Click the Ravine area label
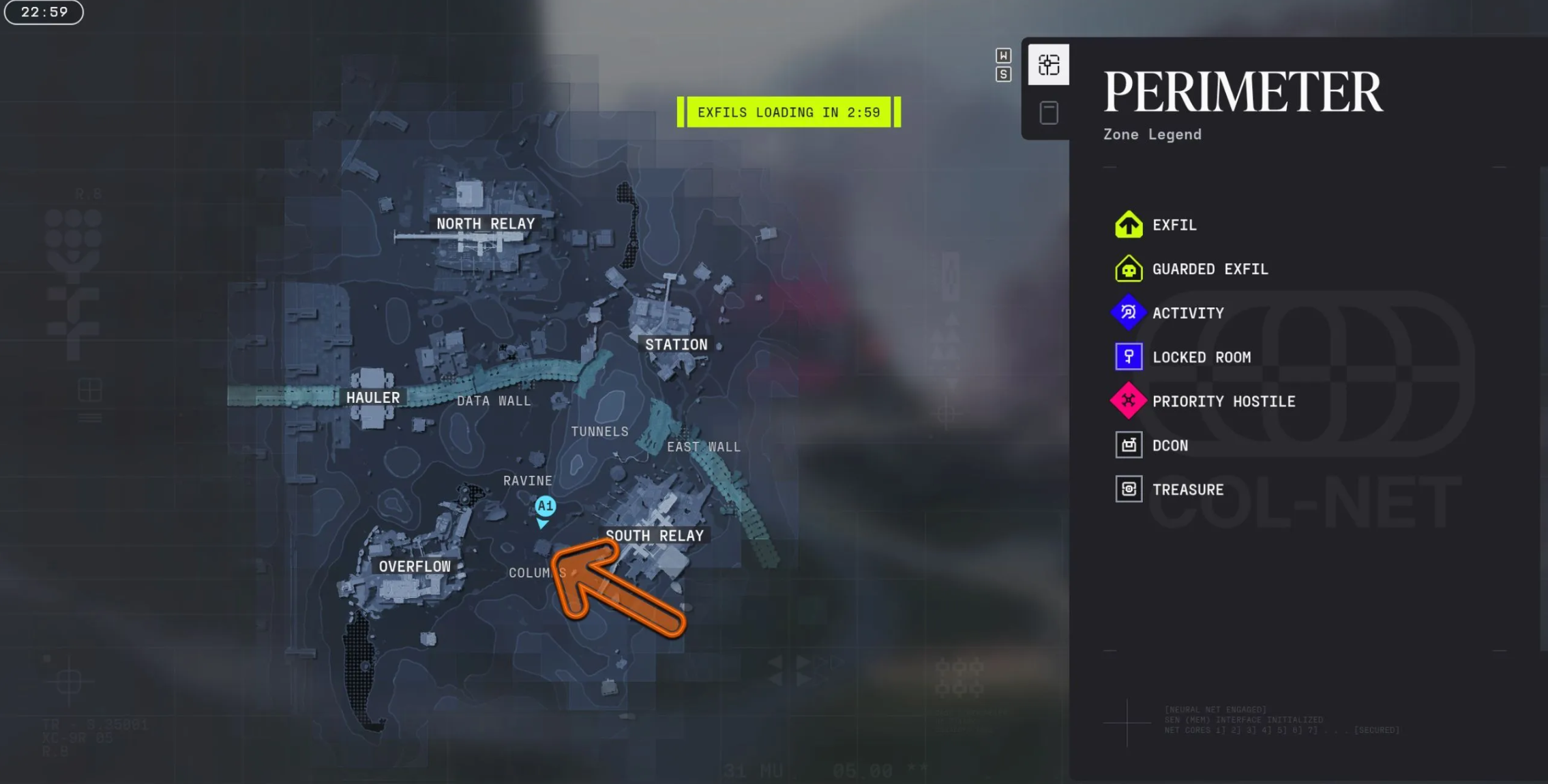Image resolution: width=1548 pixels, height=784 pixels. pyautogui.click(x=527, y=481)
